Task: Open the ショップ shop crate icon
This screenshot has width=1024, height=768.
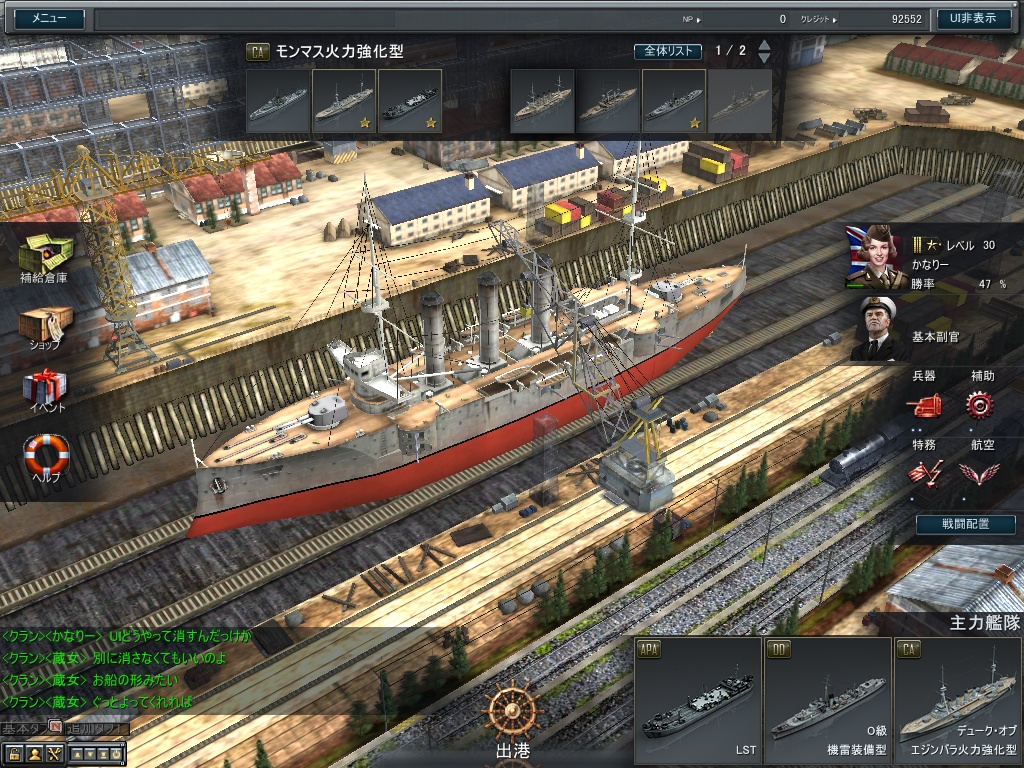Action: coord(45,325)
